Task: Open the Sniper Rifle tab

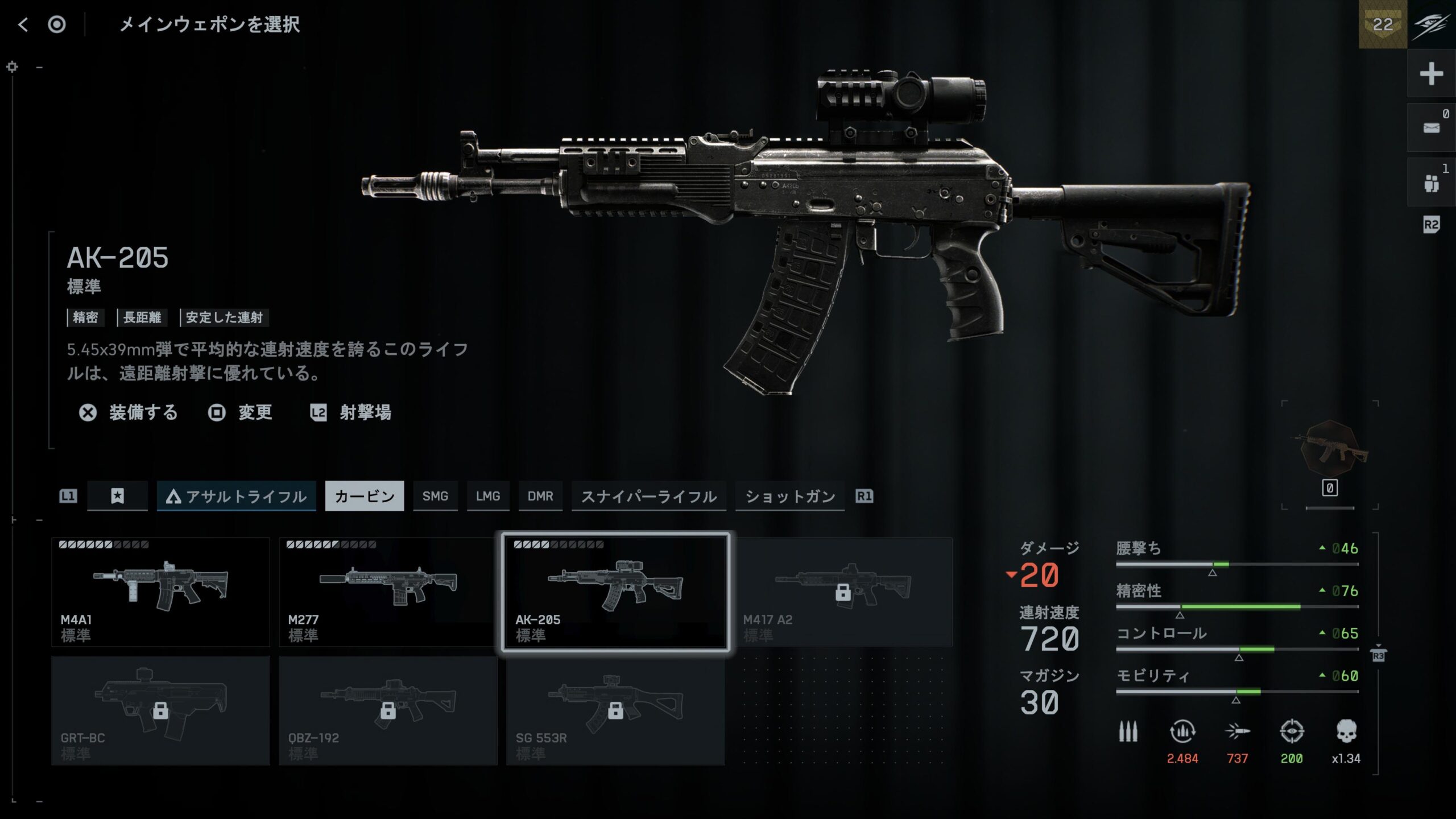Action: pyautogui.click(x=648, y=497)
